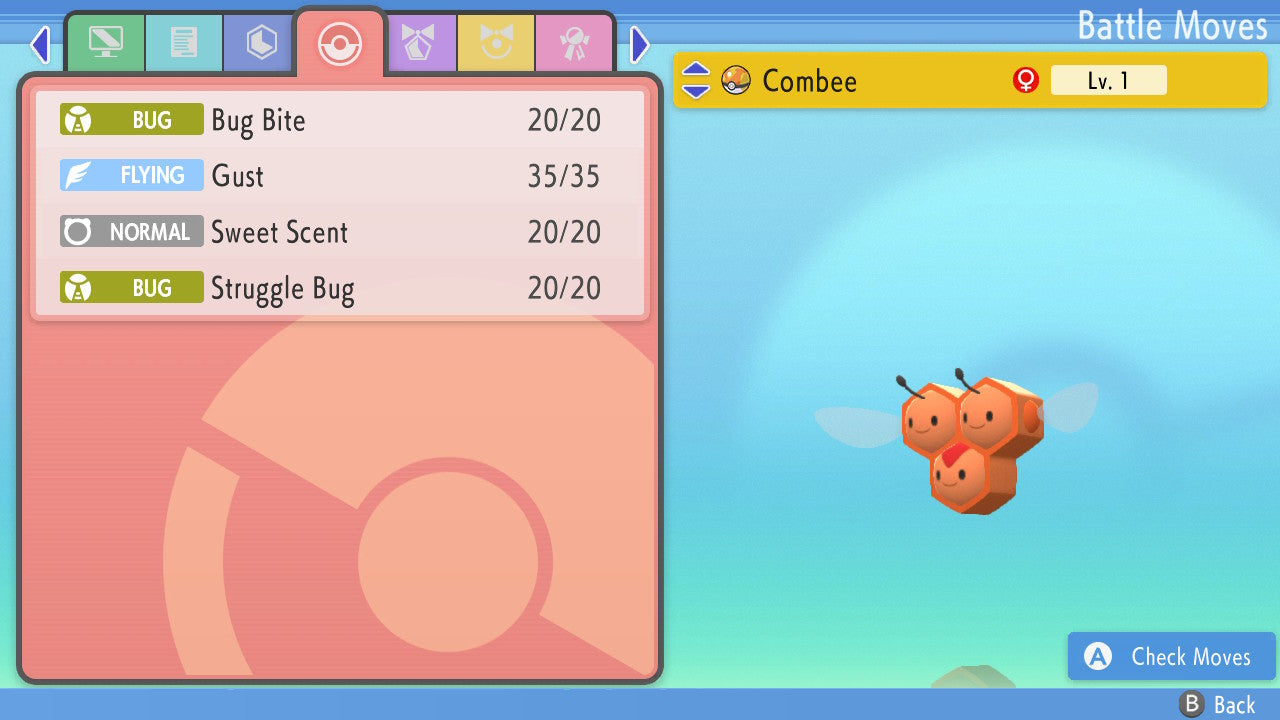Select the Condition tab with clown-face icon

pyautogui.click(x=497, y=43)
